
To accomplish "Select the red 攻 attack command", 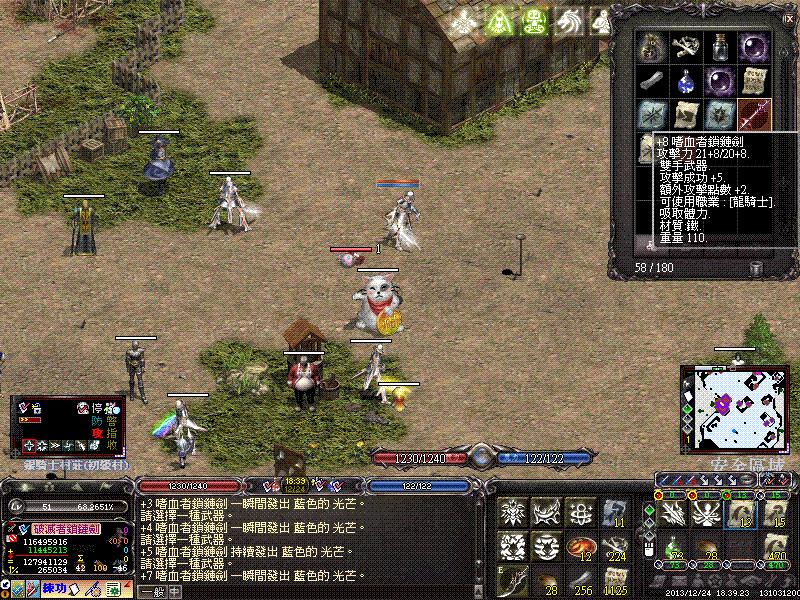I will (99, 433).
